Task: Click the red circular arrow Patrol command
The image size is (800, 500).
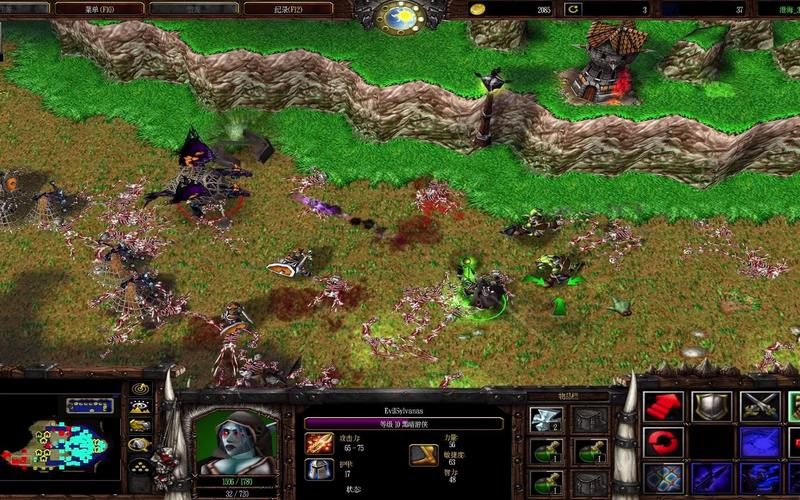Action: [x=661, y=441]
